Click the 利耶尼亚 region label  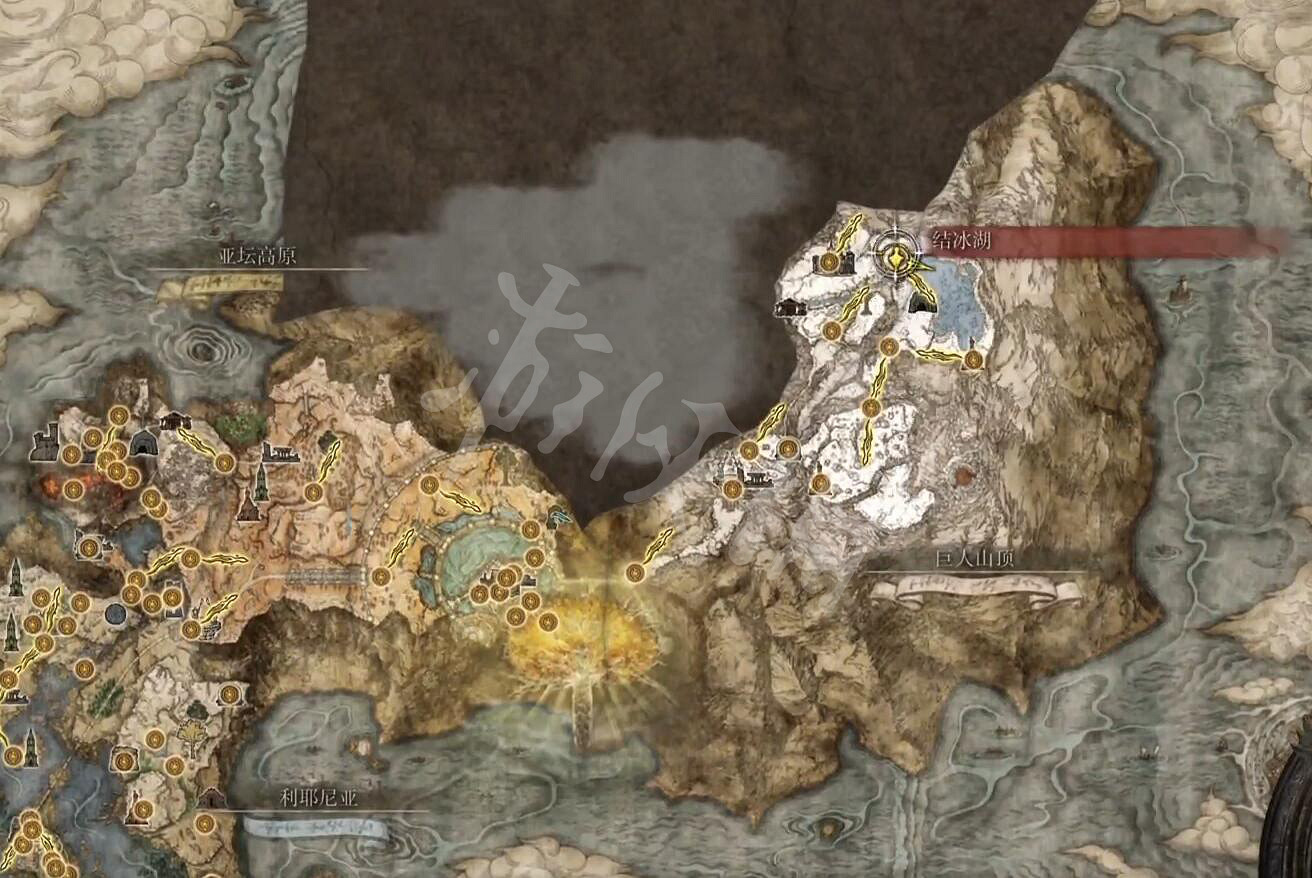320,800
